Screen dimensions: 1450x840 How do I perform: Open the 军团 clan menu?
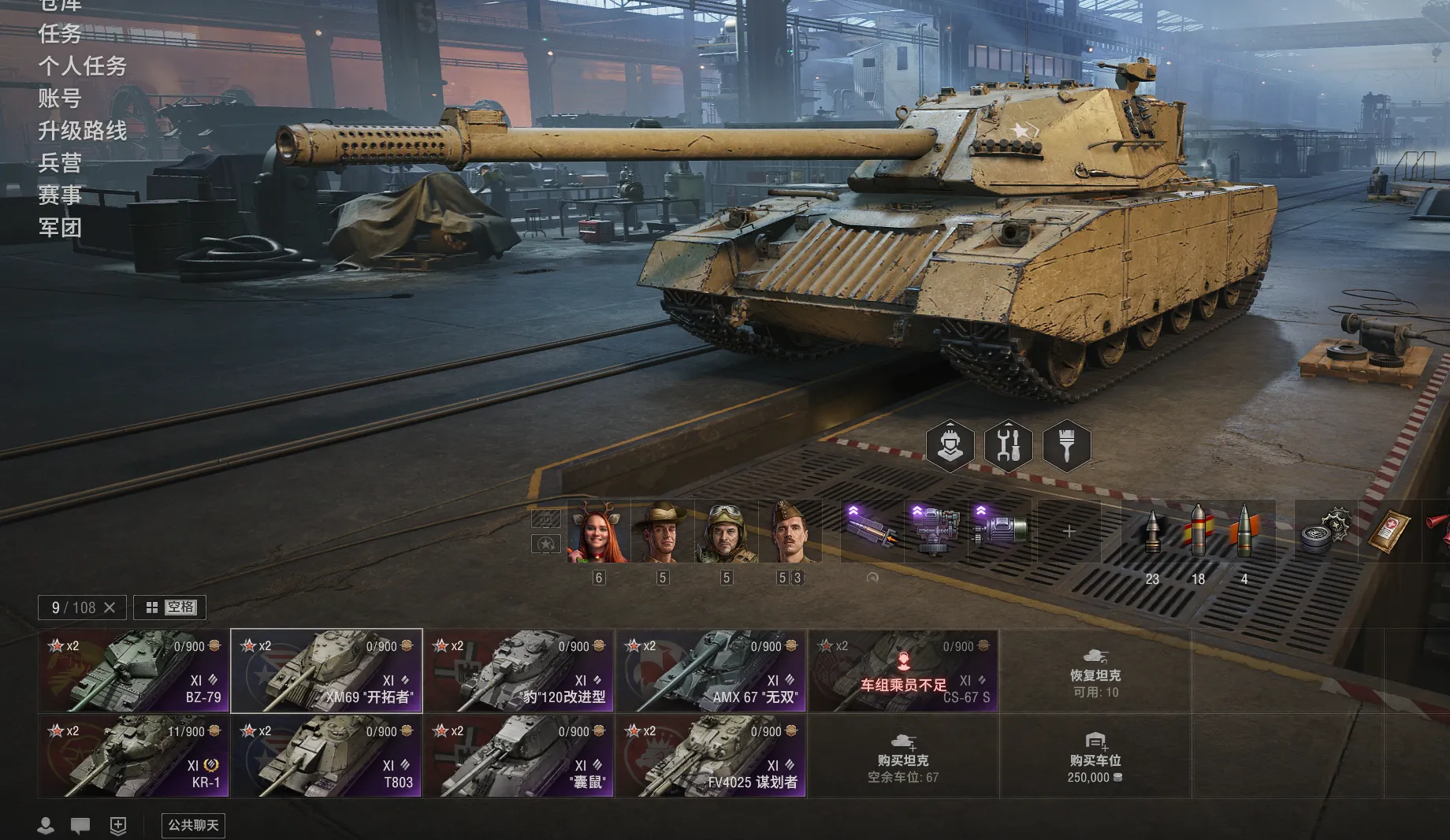click(x=60, y=228)
